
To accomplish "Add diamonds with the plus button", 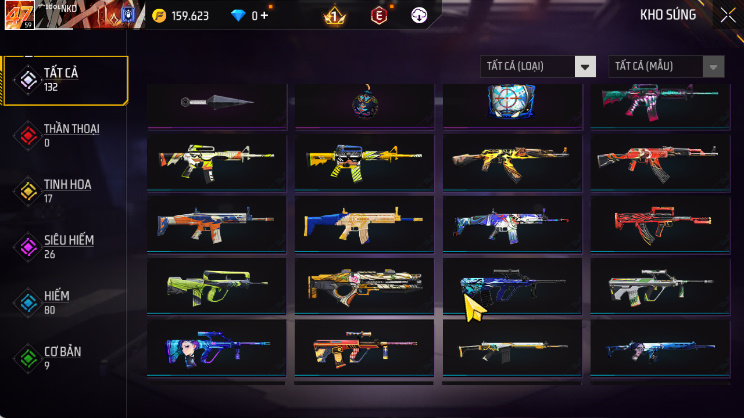I will point(265,16).
